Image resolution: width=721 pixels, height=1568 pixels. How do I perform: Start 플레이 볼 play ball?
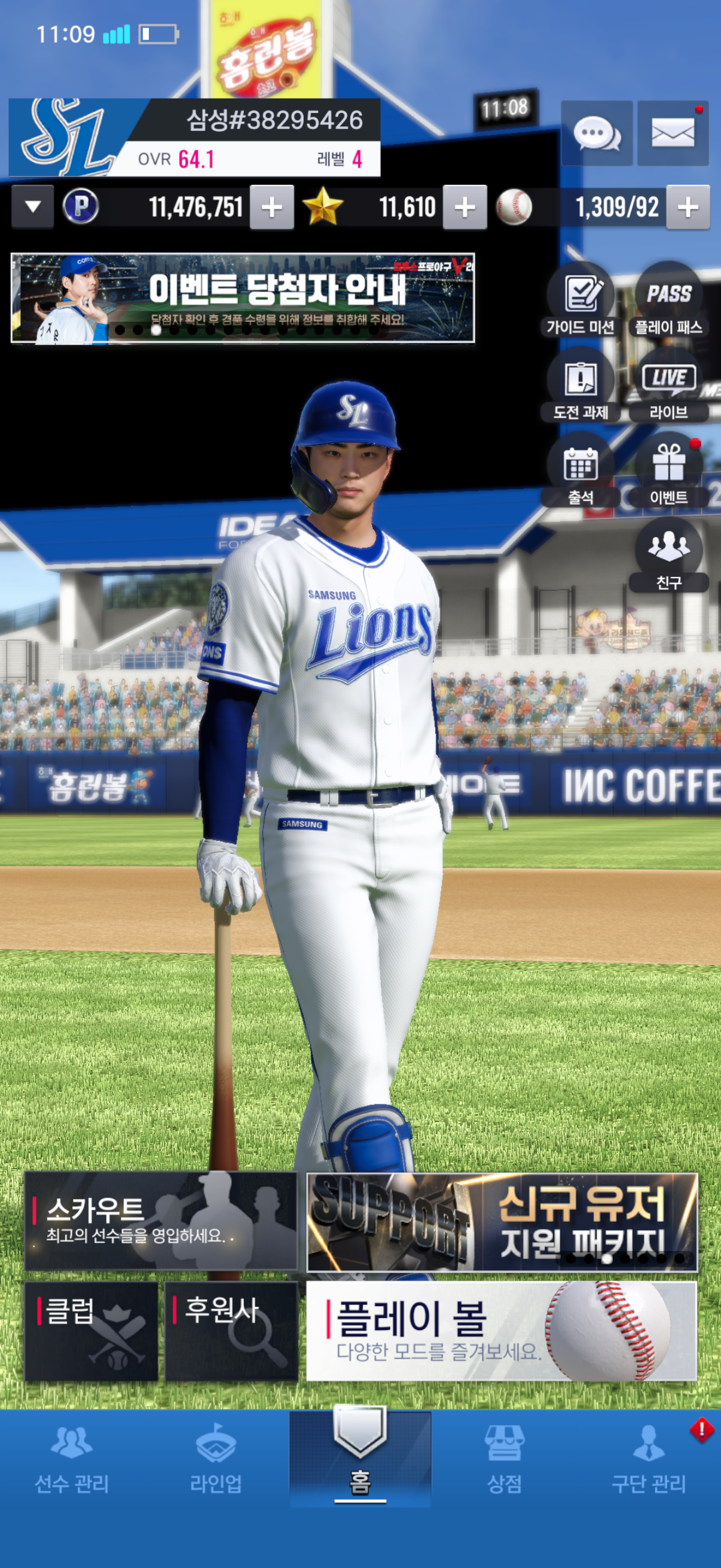pyautogui.click(x=502, y=1331)
